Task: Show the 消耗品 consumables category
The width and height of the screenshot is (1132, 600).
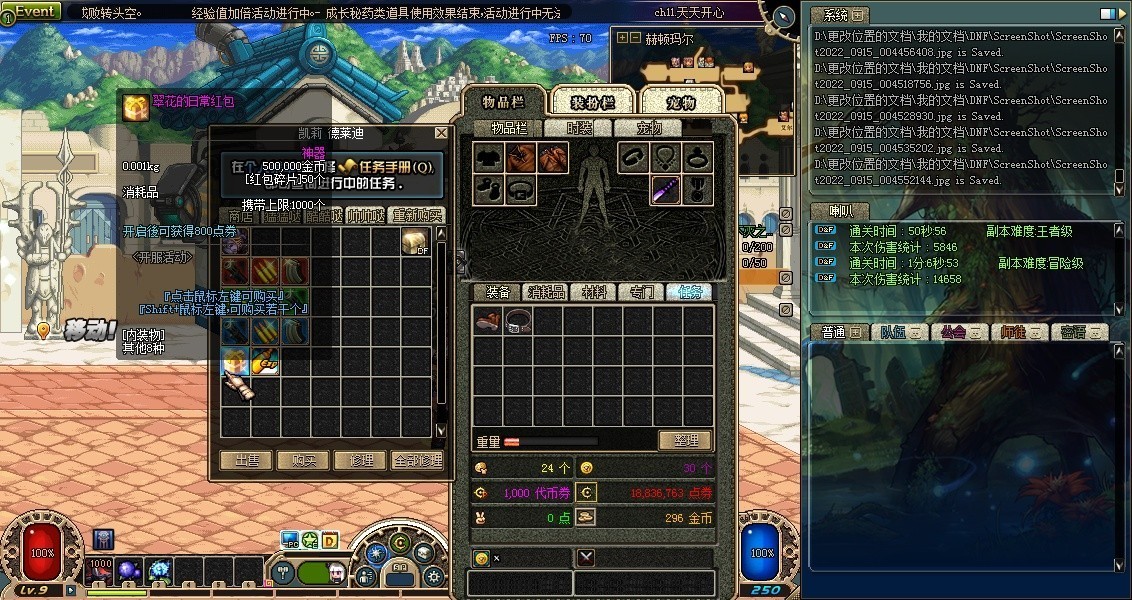Action: pyautogui.click(x=546, y=292)
